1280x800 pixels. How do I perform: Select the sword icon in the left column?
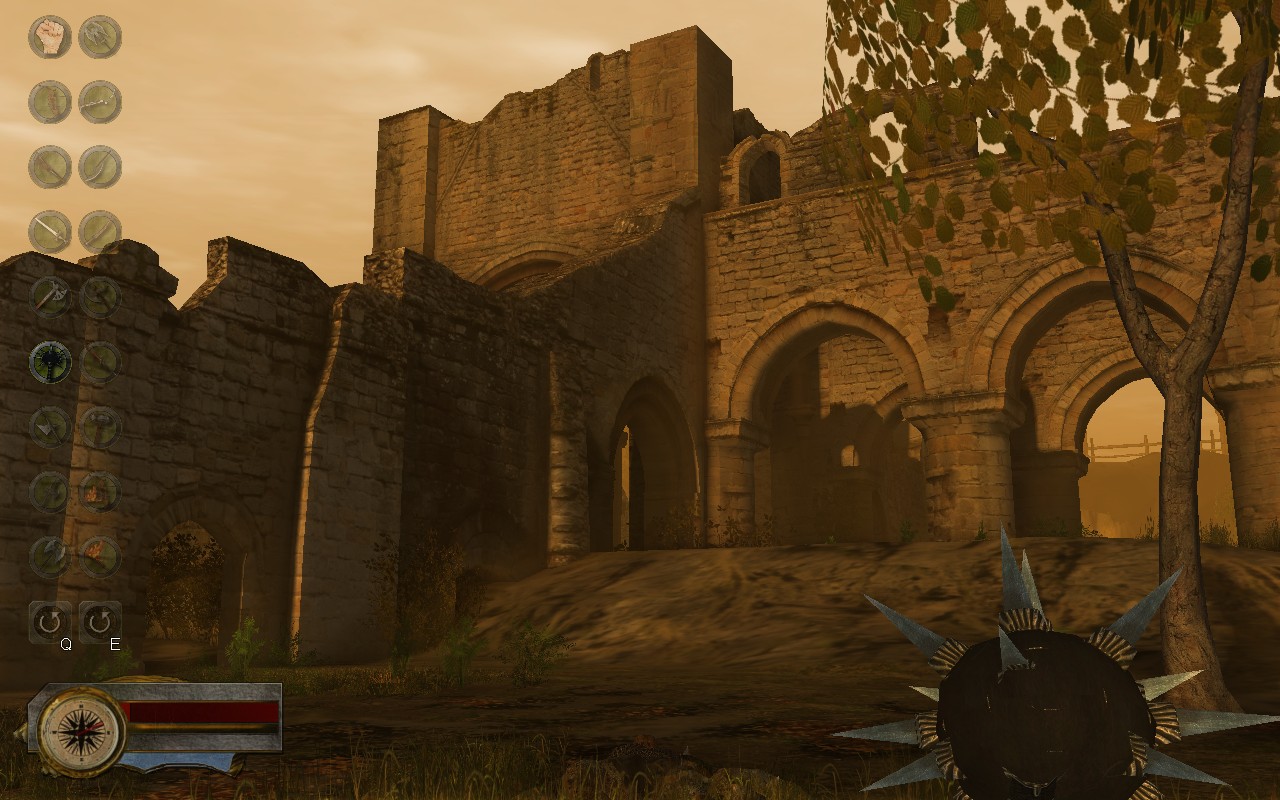click(48, 230)
